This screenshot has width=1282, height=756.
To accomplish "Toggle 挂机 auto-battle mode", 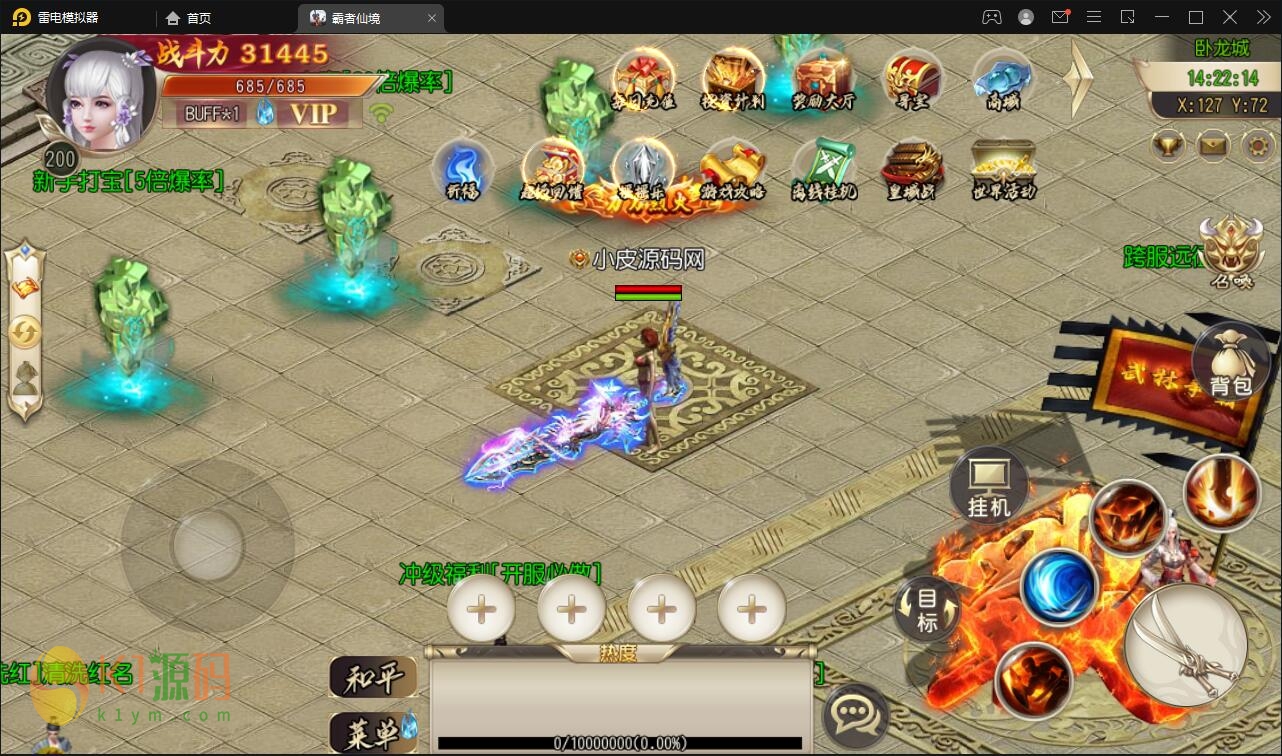I will (989, 487).
